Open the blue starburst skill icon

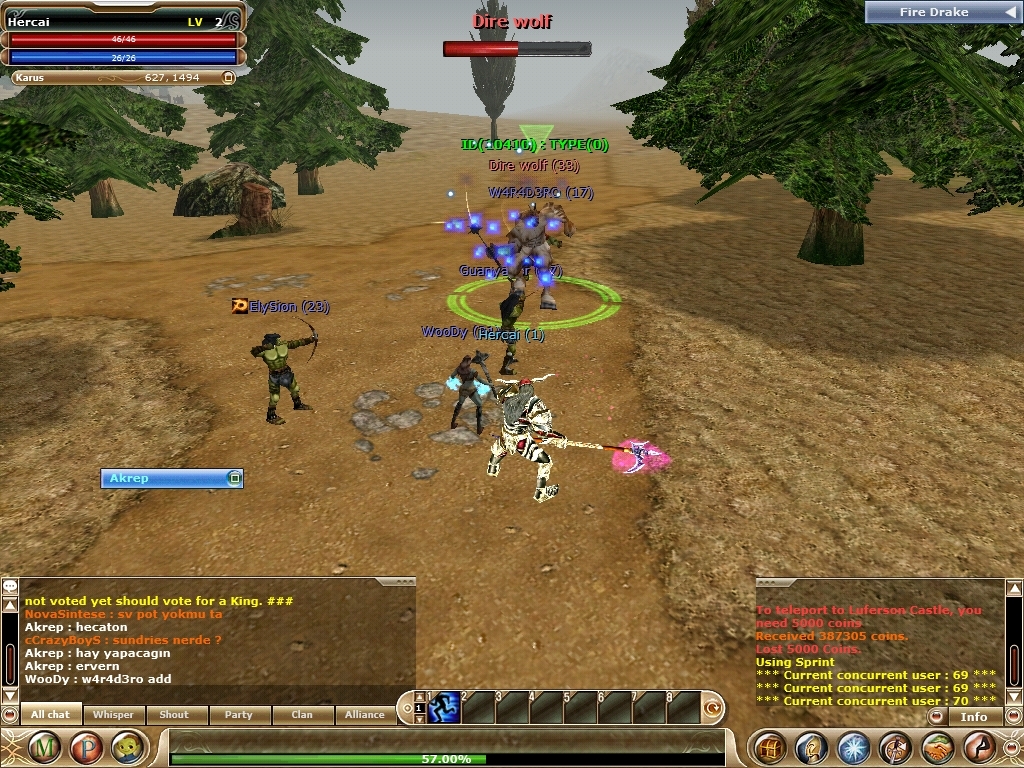click(853, 747)
